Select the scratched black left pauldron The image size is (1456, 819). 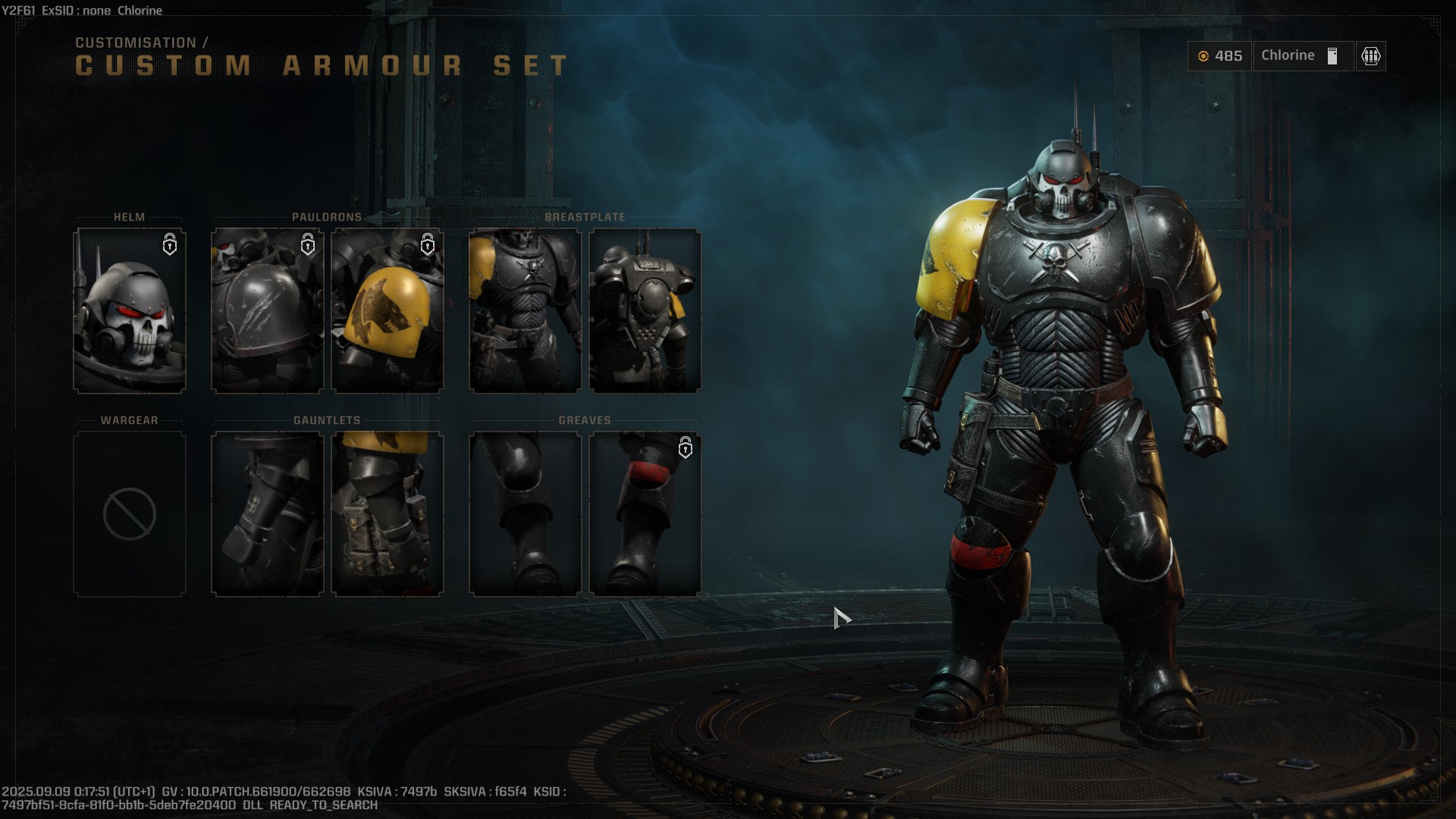pyautogui.click(x=266, y=311)
